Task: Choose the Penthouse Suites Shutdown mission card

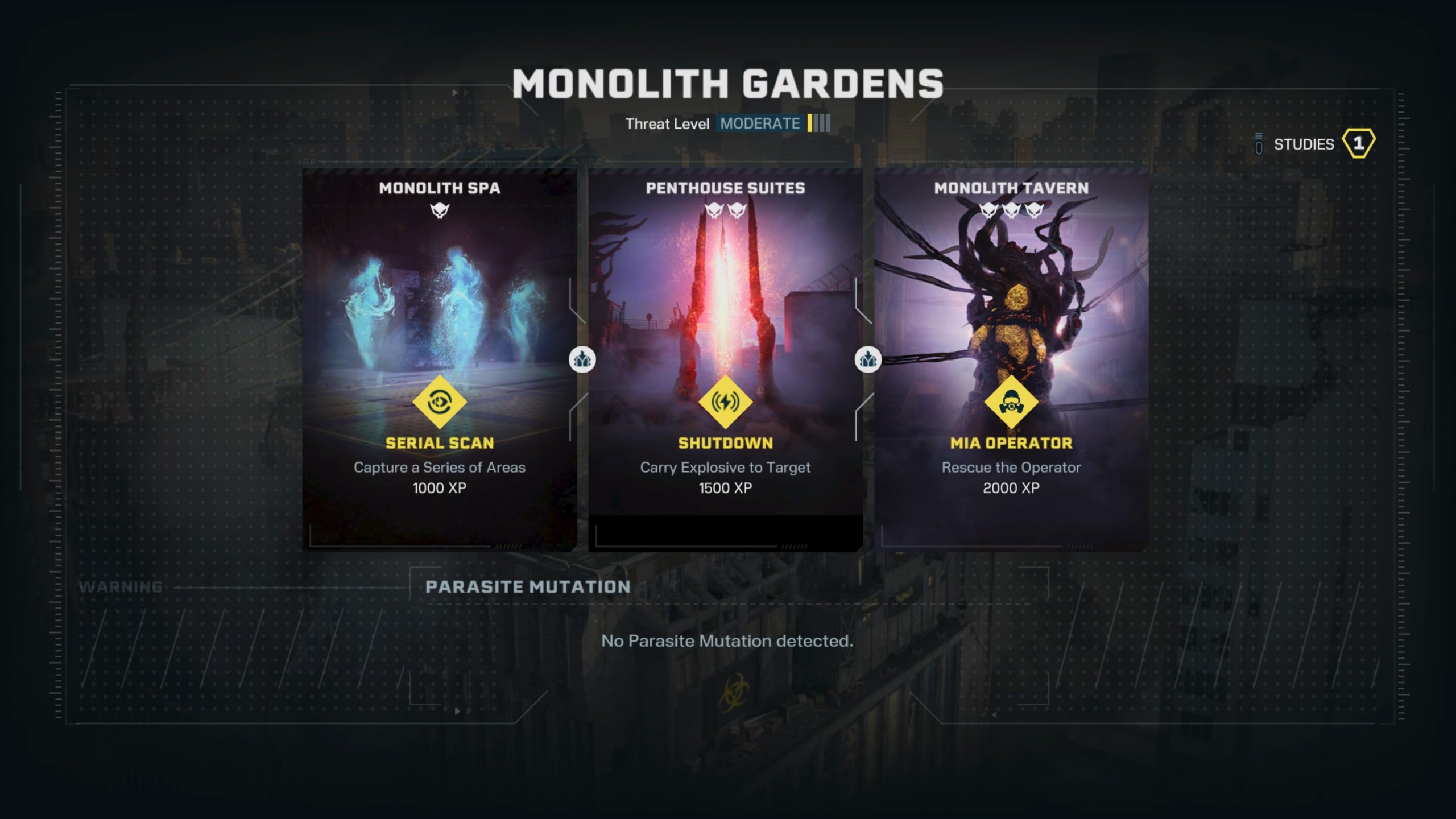Action: click(725, 359)
